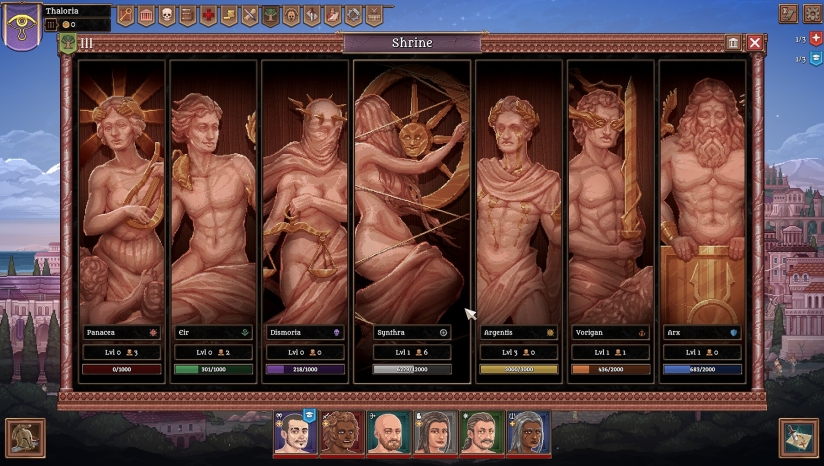
Task: Select the Panacea deity panel
Action: [122, 200]
